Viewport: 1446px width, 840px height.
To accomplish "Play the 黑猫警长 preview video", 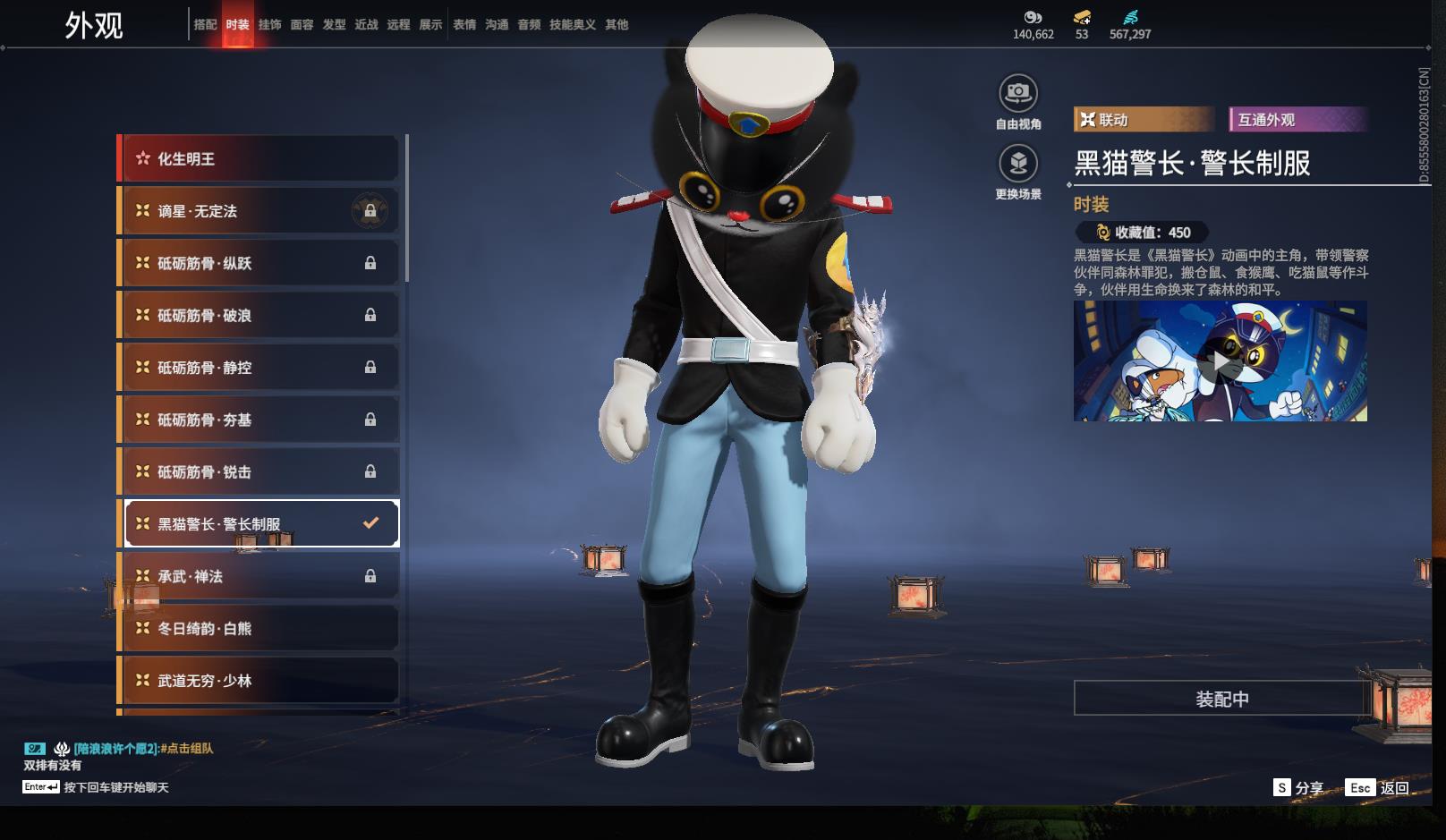I will [1220, 361].
